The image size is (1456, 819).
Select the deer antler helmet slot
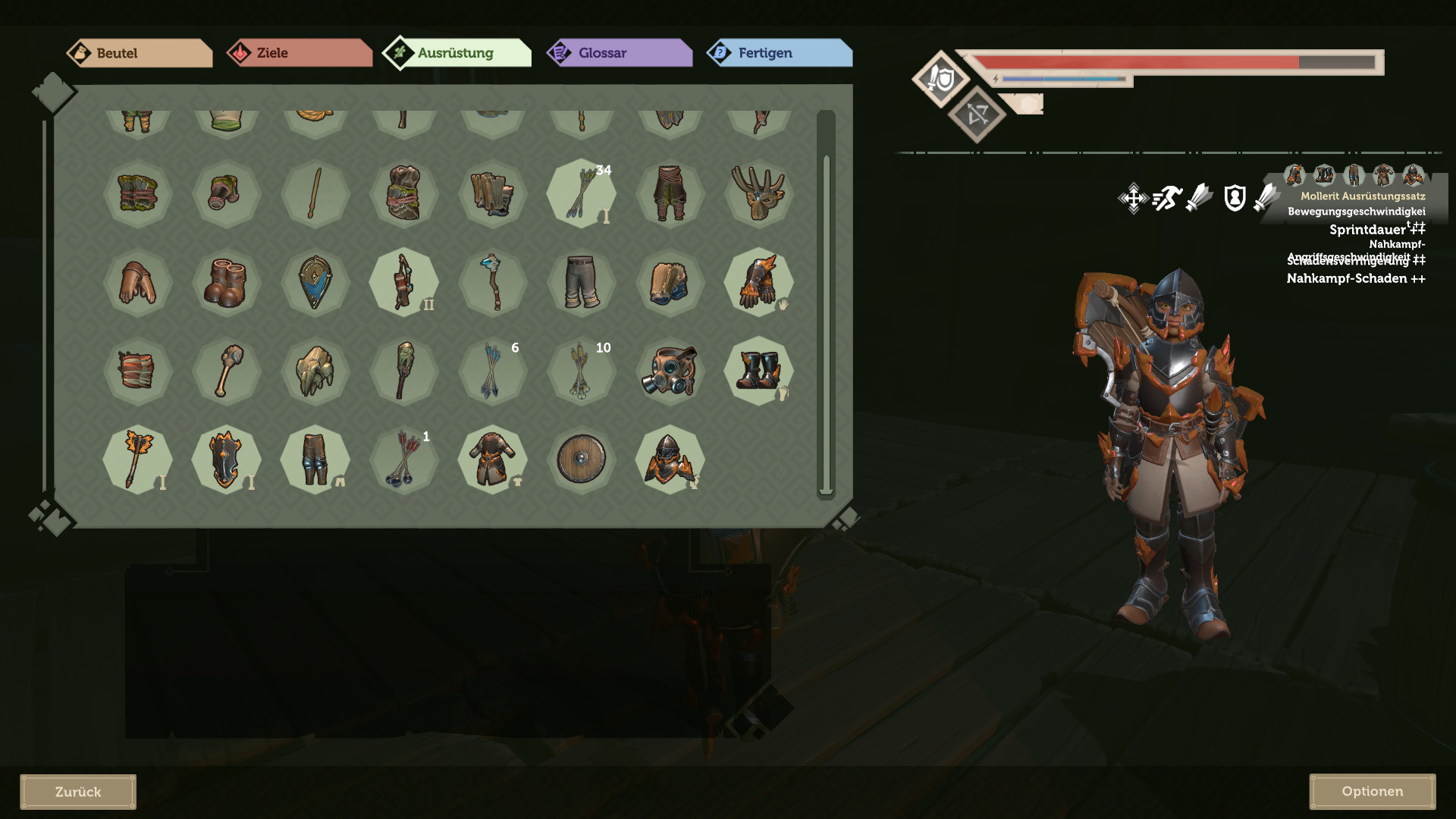coord(758,193)
